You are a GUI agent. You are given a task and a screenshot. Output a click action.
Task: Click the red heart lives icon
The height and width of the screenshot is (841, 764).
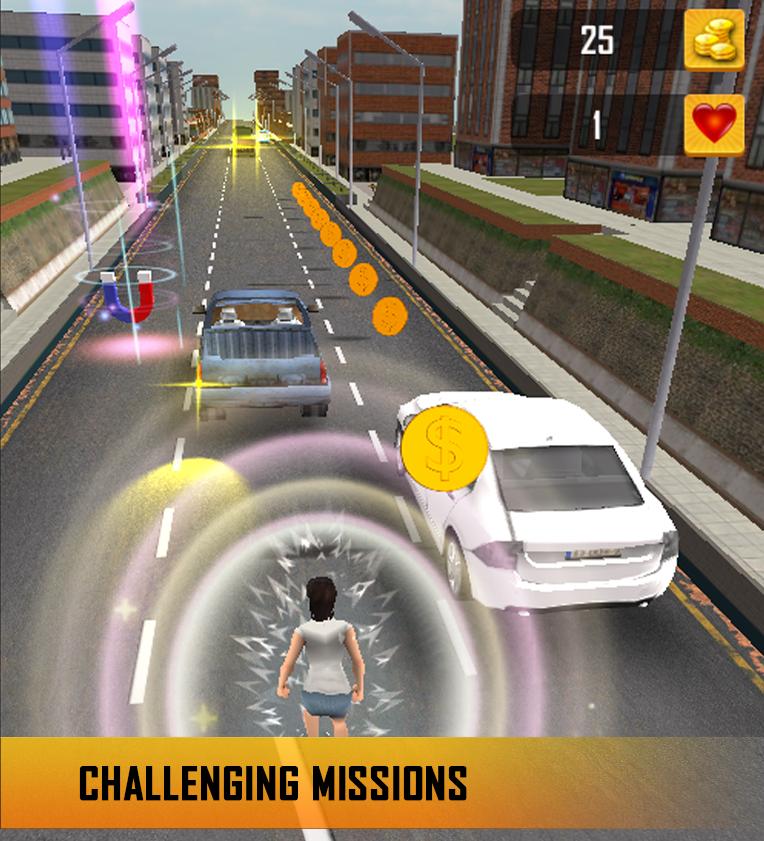[714, 125]
